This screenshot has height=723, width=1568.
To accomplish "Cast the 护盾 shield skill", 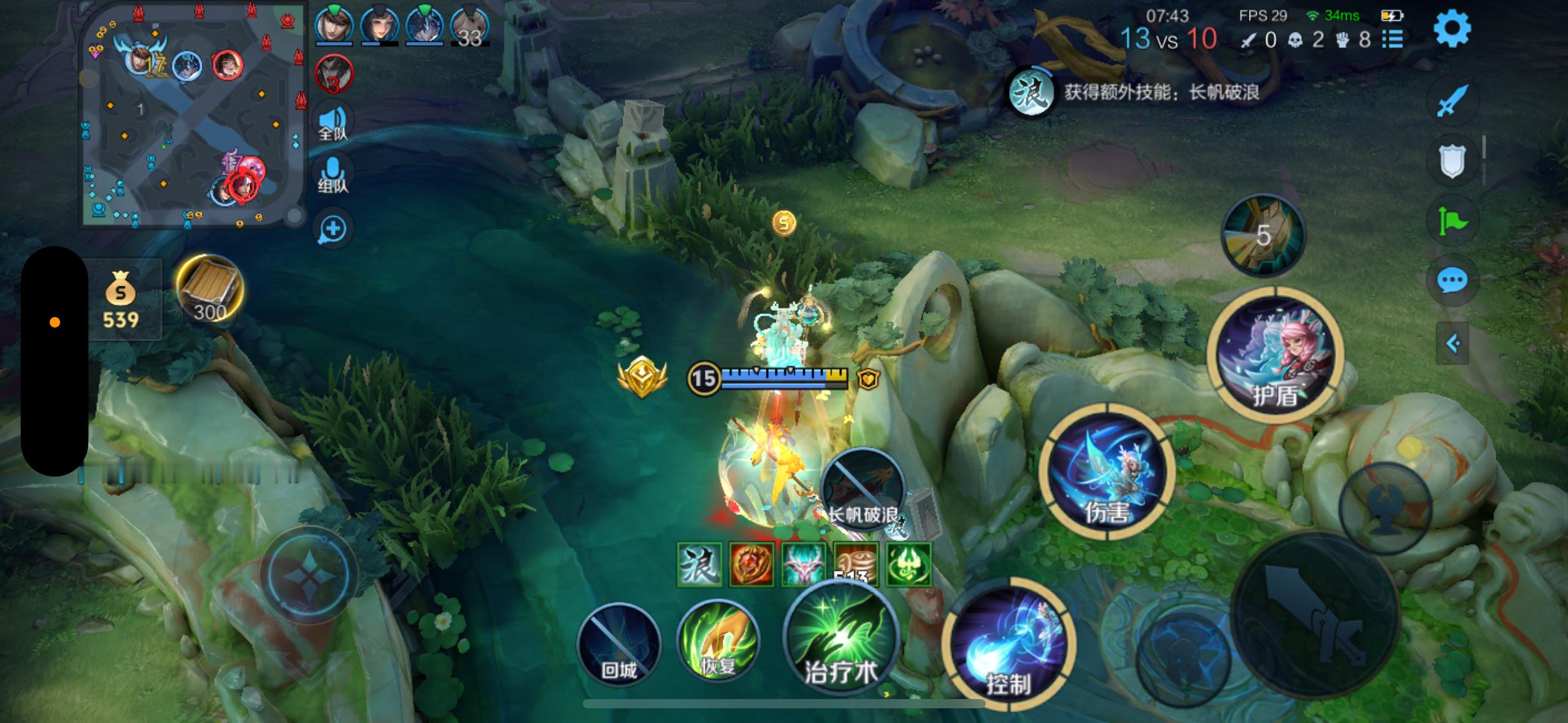I will click(x=1275, y=356).
